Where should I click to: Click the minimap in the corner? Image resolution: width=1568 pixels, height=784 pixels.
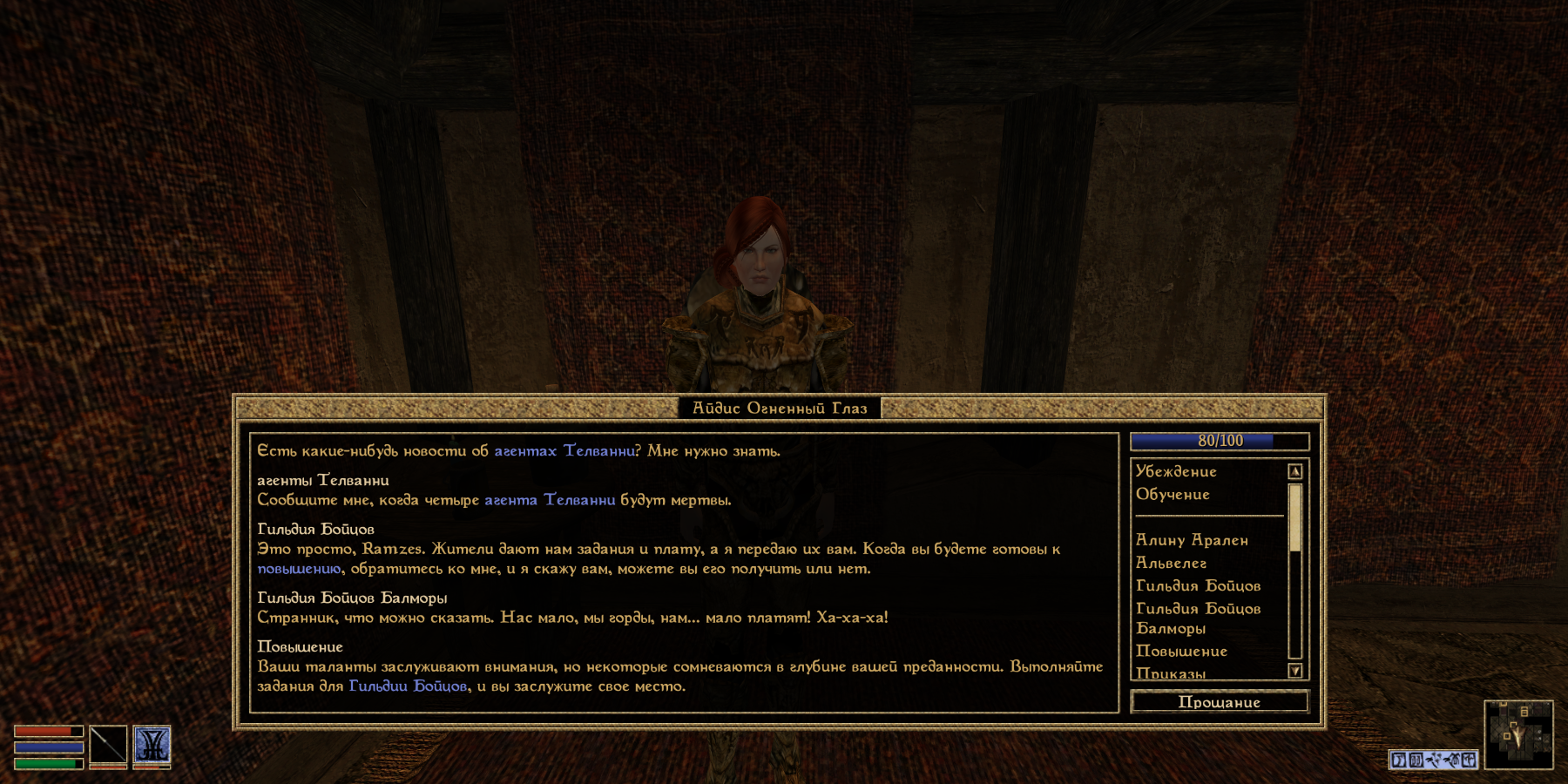[x=1518, y=734]
